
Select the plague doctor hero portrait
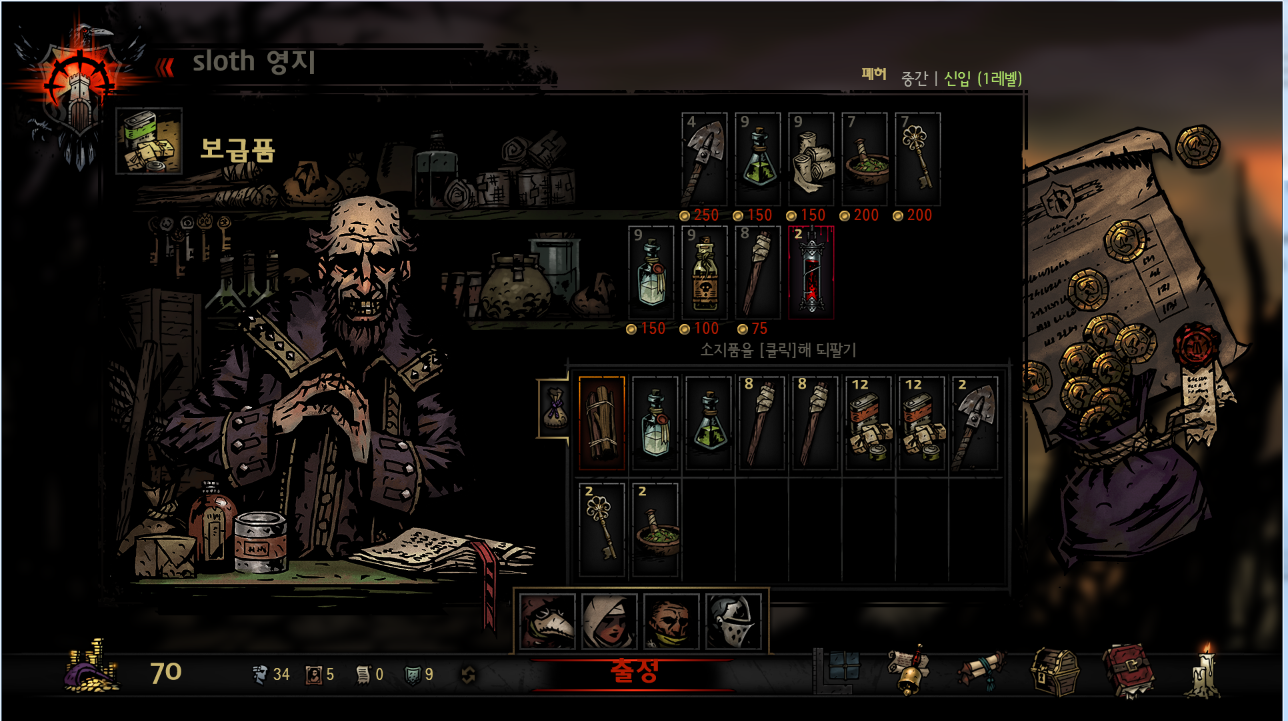[549, 621]
